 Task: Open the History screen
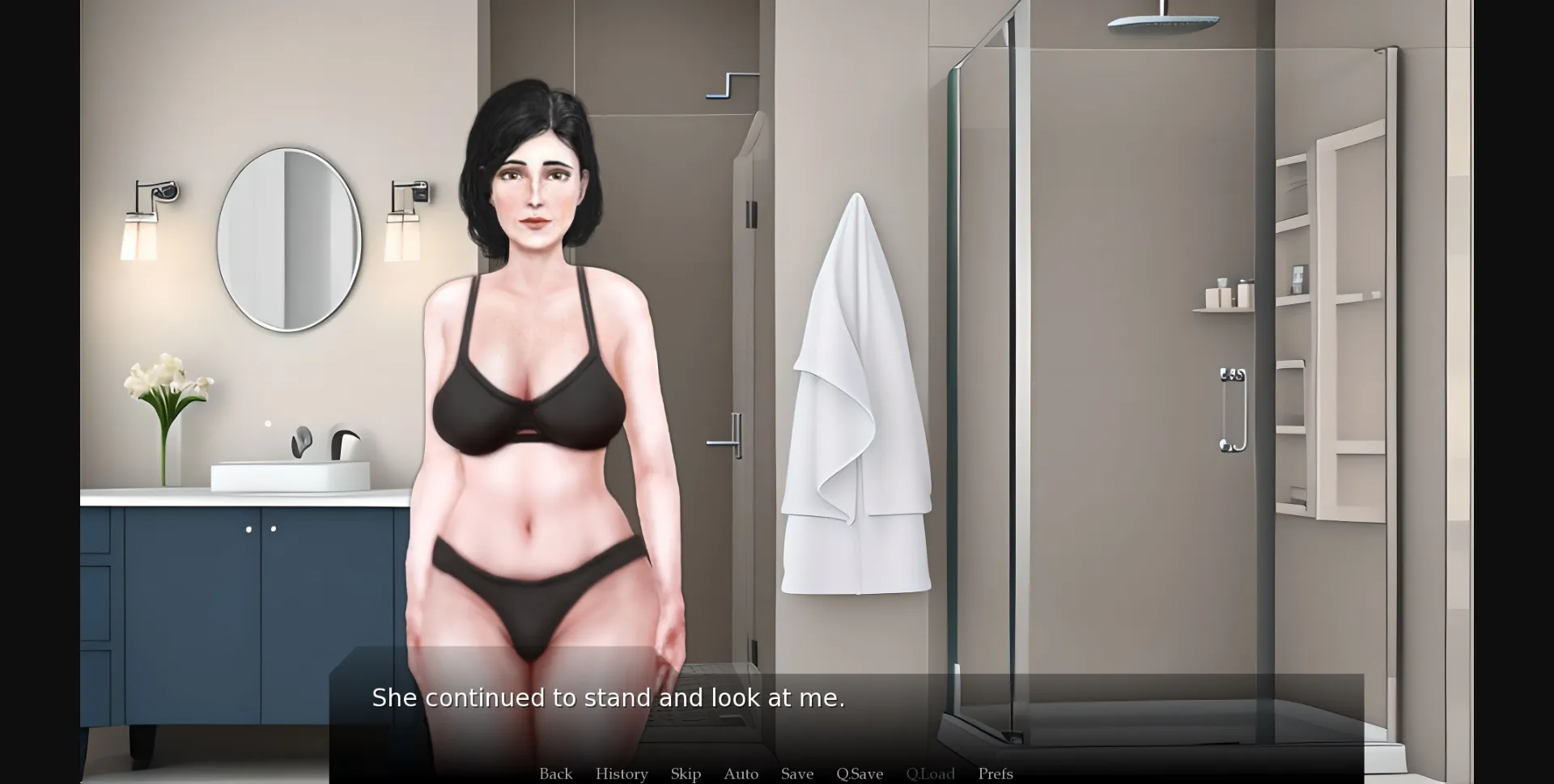pyautogui.click(x=621, y=773)
